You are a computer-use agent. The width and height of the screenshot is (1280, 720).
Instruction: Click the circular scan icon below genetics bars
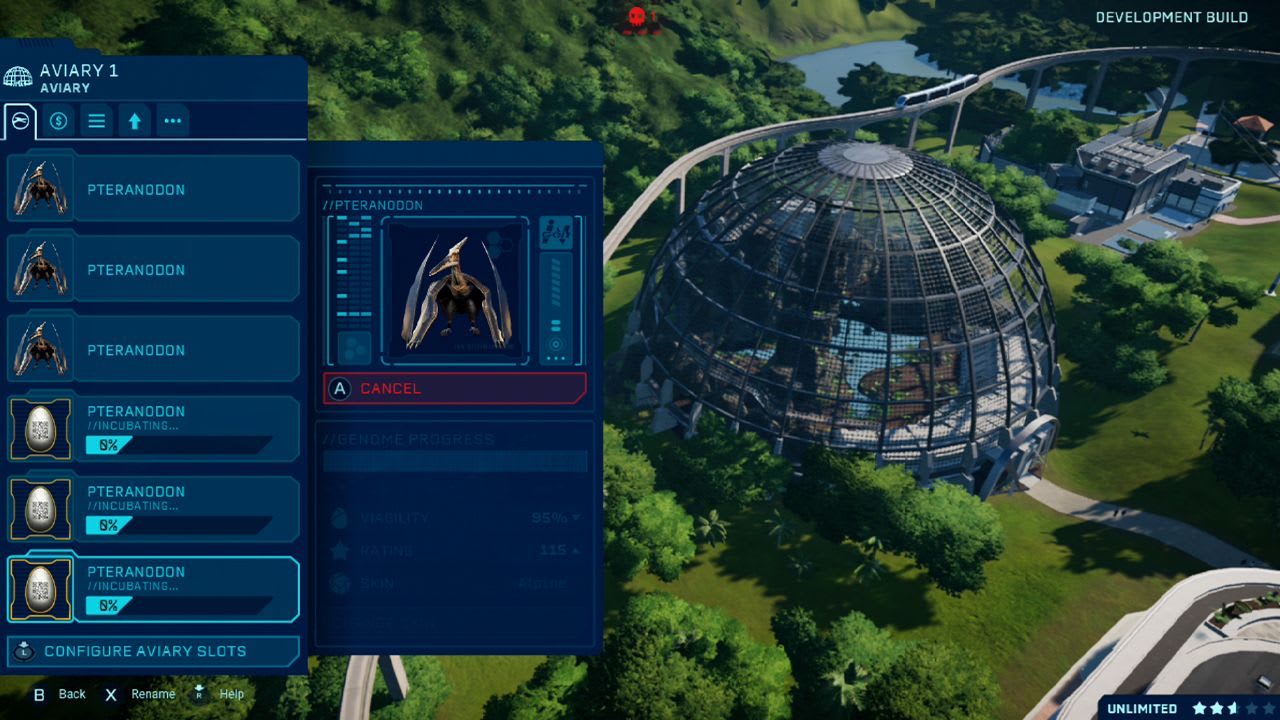click(557, 343)
